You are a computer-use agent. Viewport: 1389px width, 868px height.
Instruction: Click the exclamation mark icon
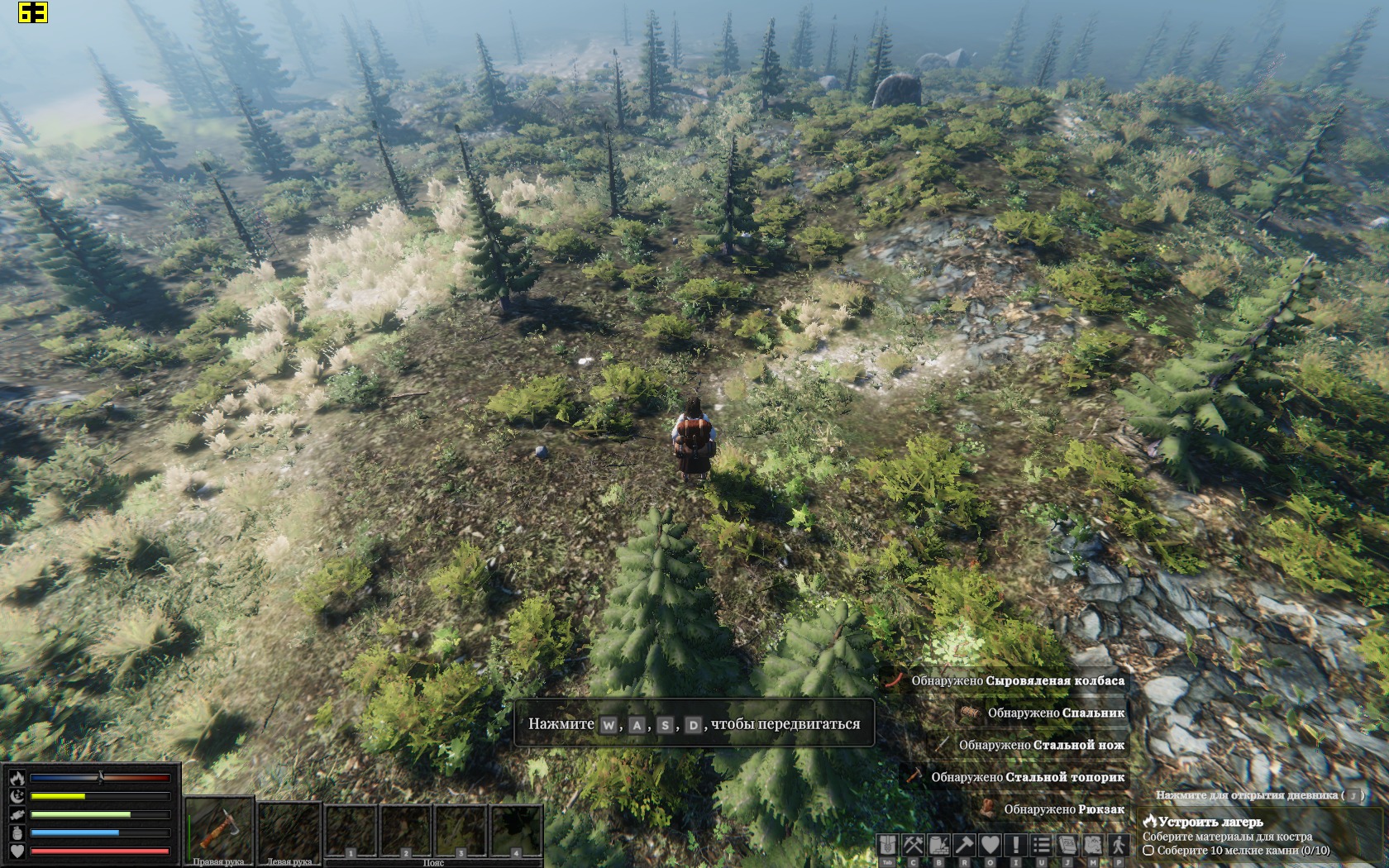click(1015, 845)
